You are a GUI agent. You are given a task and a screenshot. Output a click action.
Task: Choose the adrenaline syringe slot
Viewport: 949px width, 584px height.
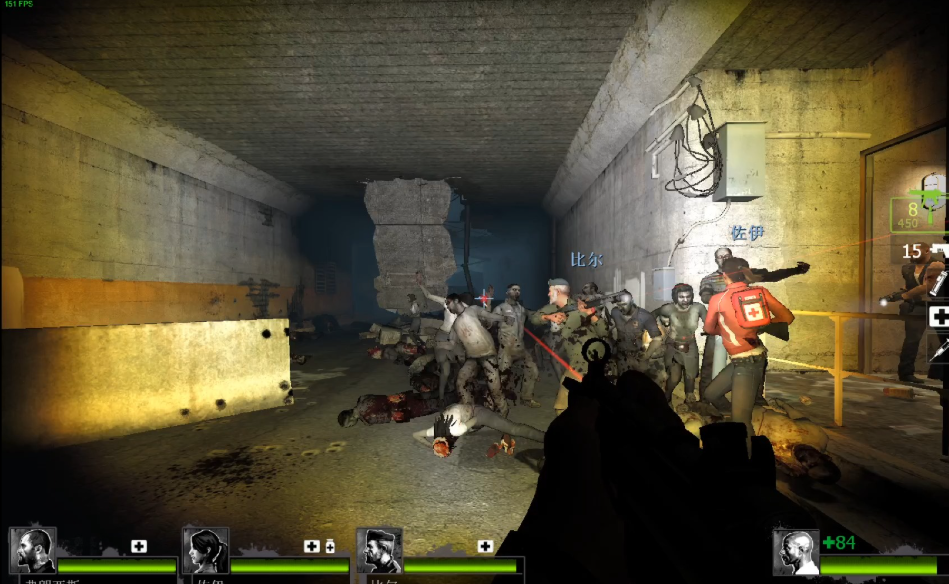point(942,351)
